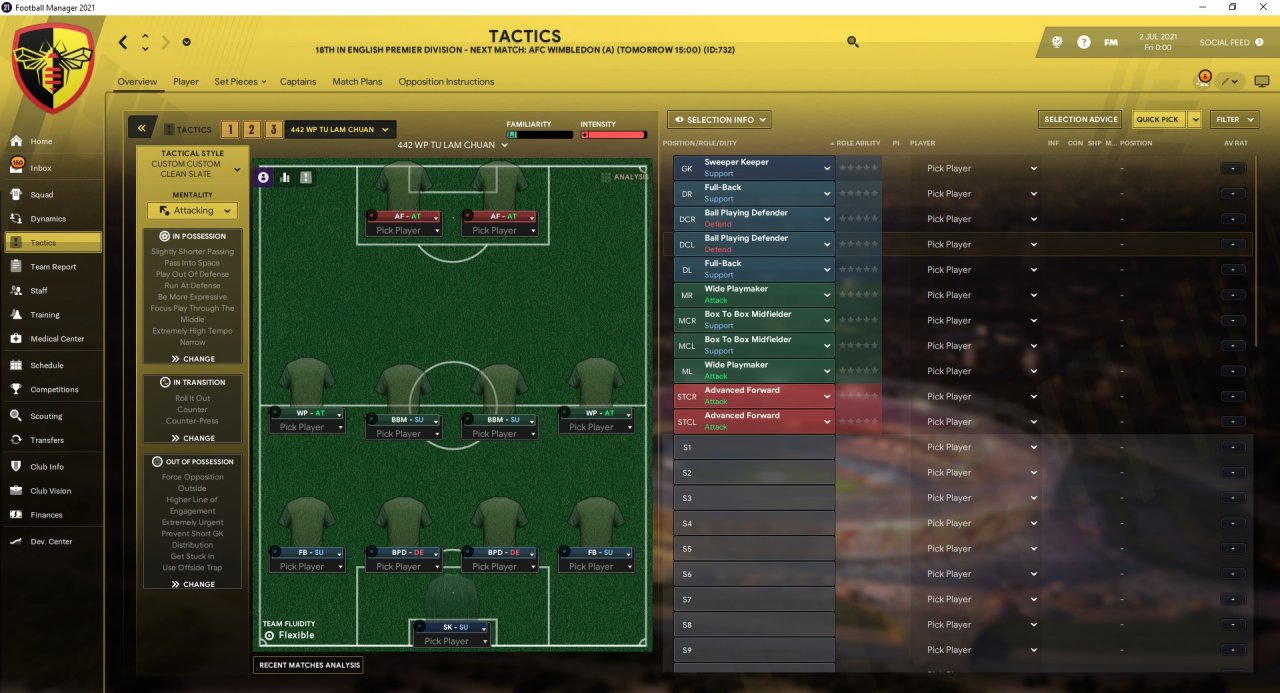This screenshot has height=693, width=1280.
Task: Open the Social Feed
Action: coord(1224,43)
